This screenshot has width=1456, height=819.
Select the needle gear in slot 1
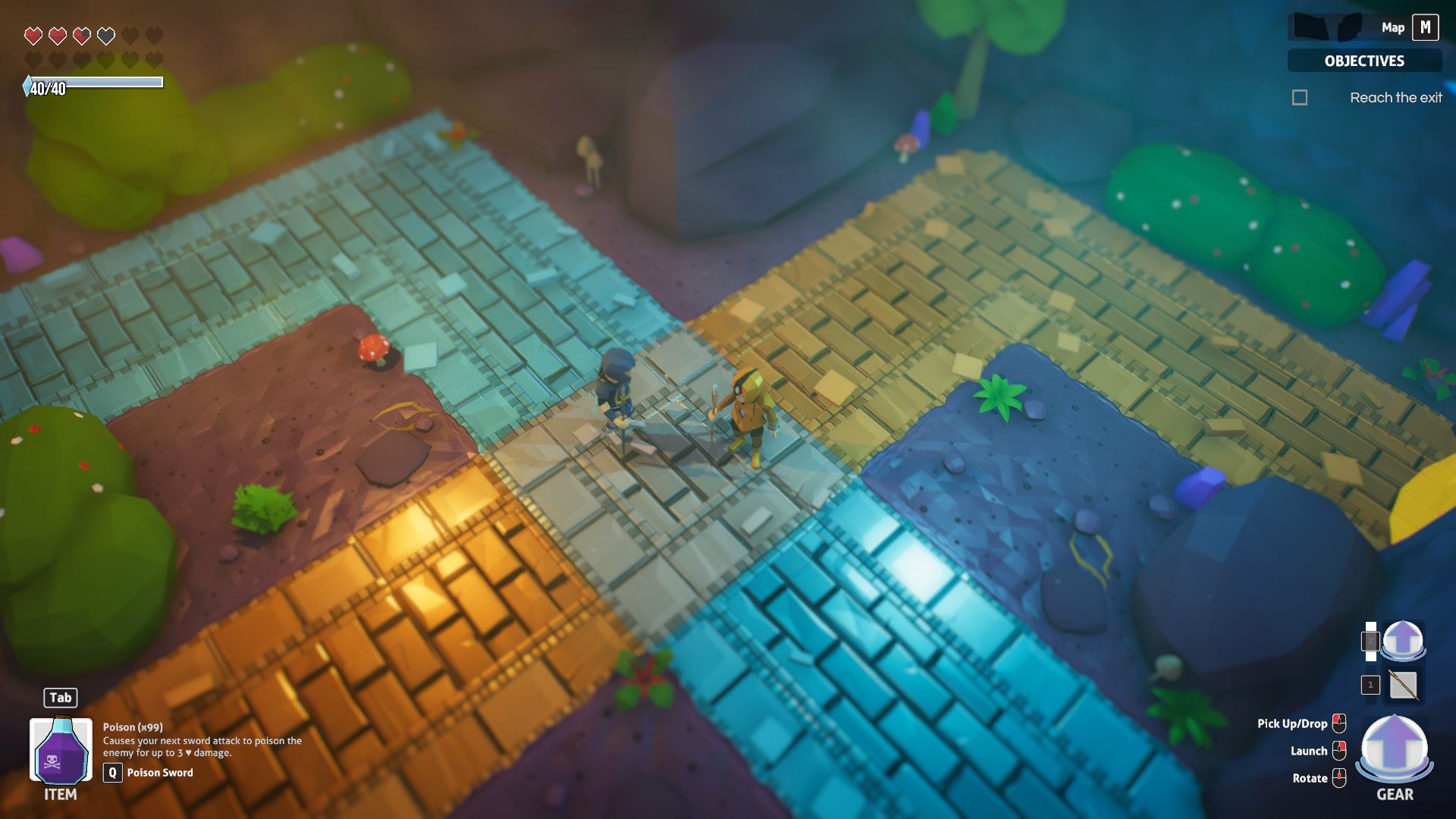click(x=1403, y=685)
